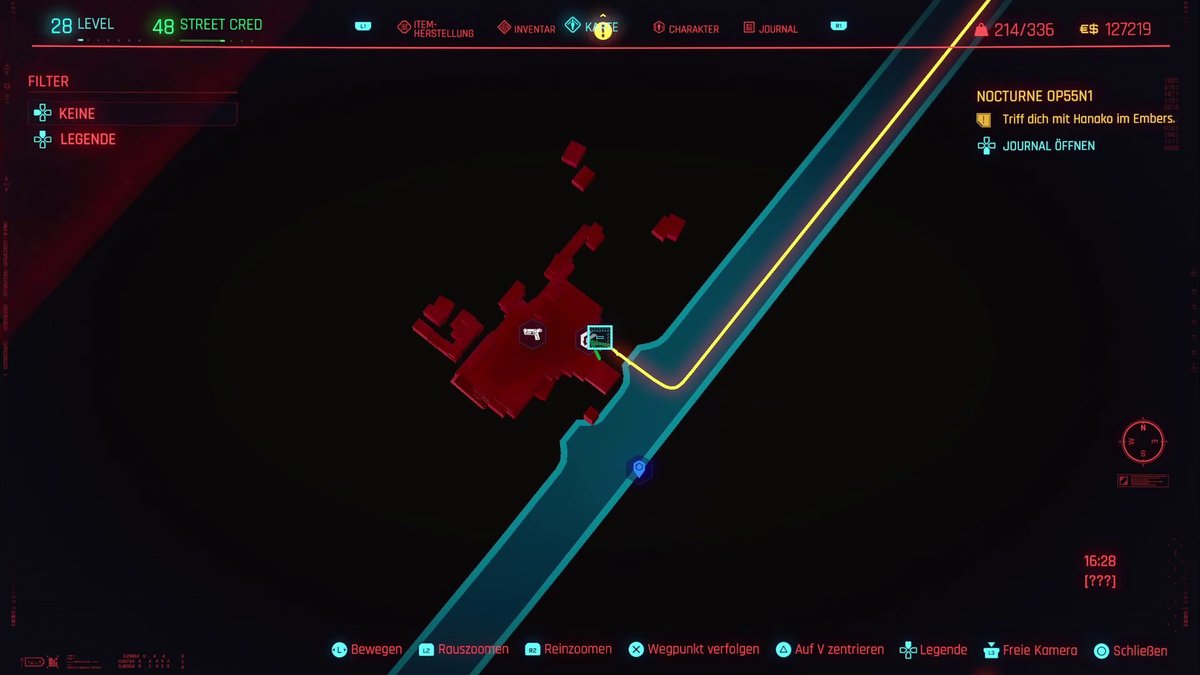Go to the Charakter tab
The width and height of the screenshot is (1200, 675).
(x=686, y=29)
